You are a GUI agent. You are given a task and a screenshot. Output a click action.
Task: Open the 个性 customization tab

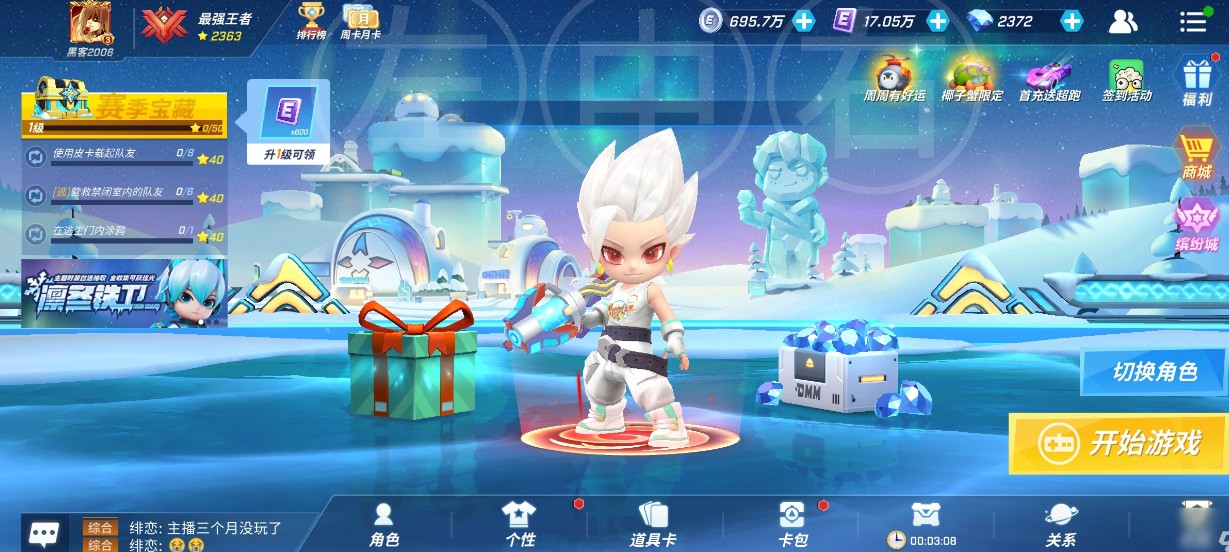click(519, 524)
